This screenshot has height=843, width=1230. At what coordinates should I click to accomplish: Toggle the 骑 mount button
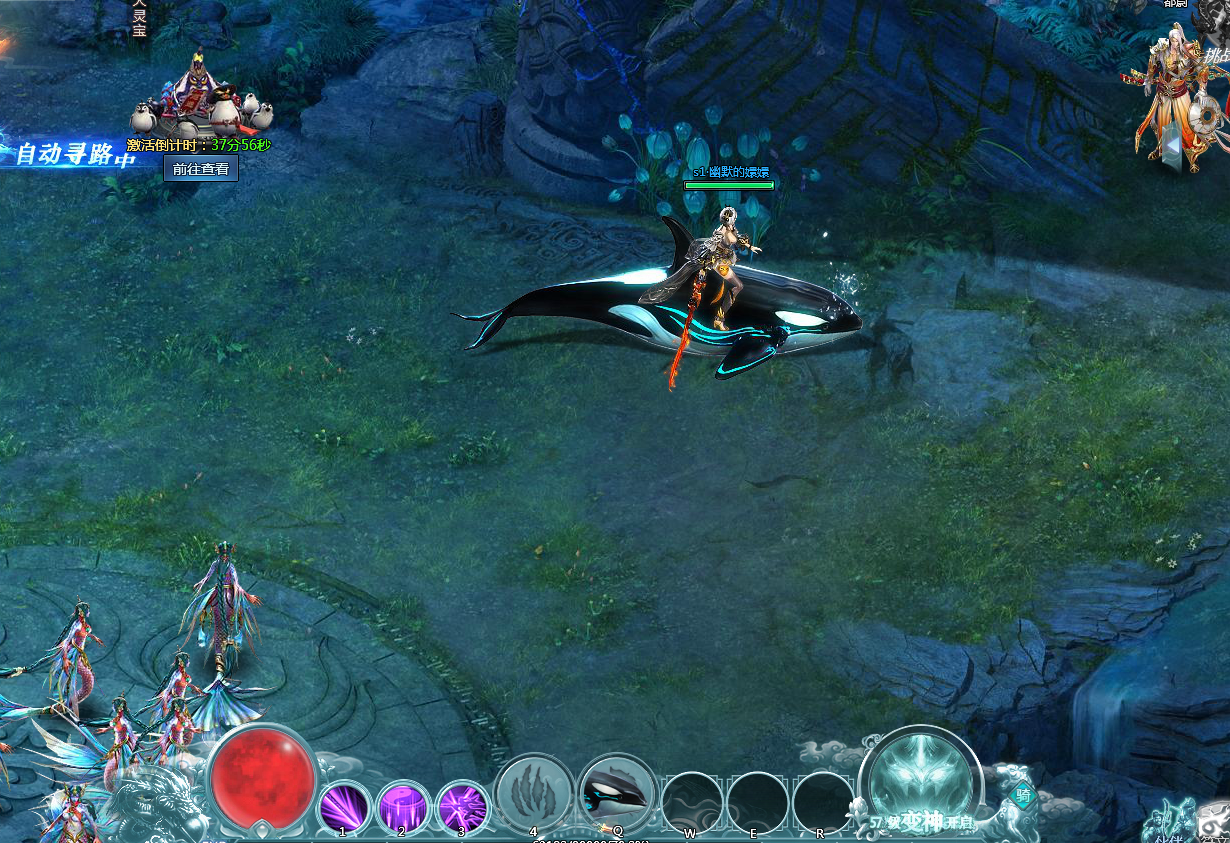(x=1023, y=796)
